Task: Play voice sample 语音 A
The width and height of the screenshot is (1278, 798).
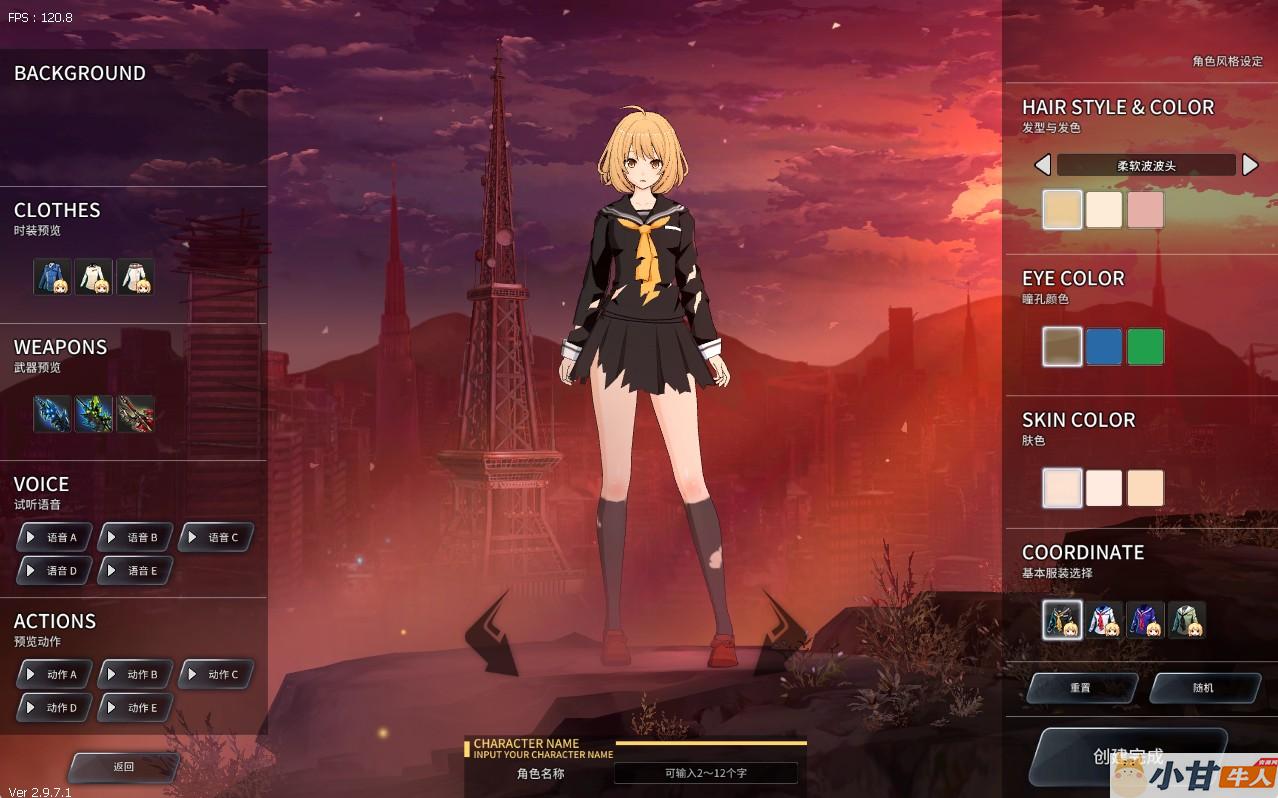Action: coord(55,537)
